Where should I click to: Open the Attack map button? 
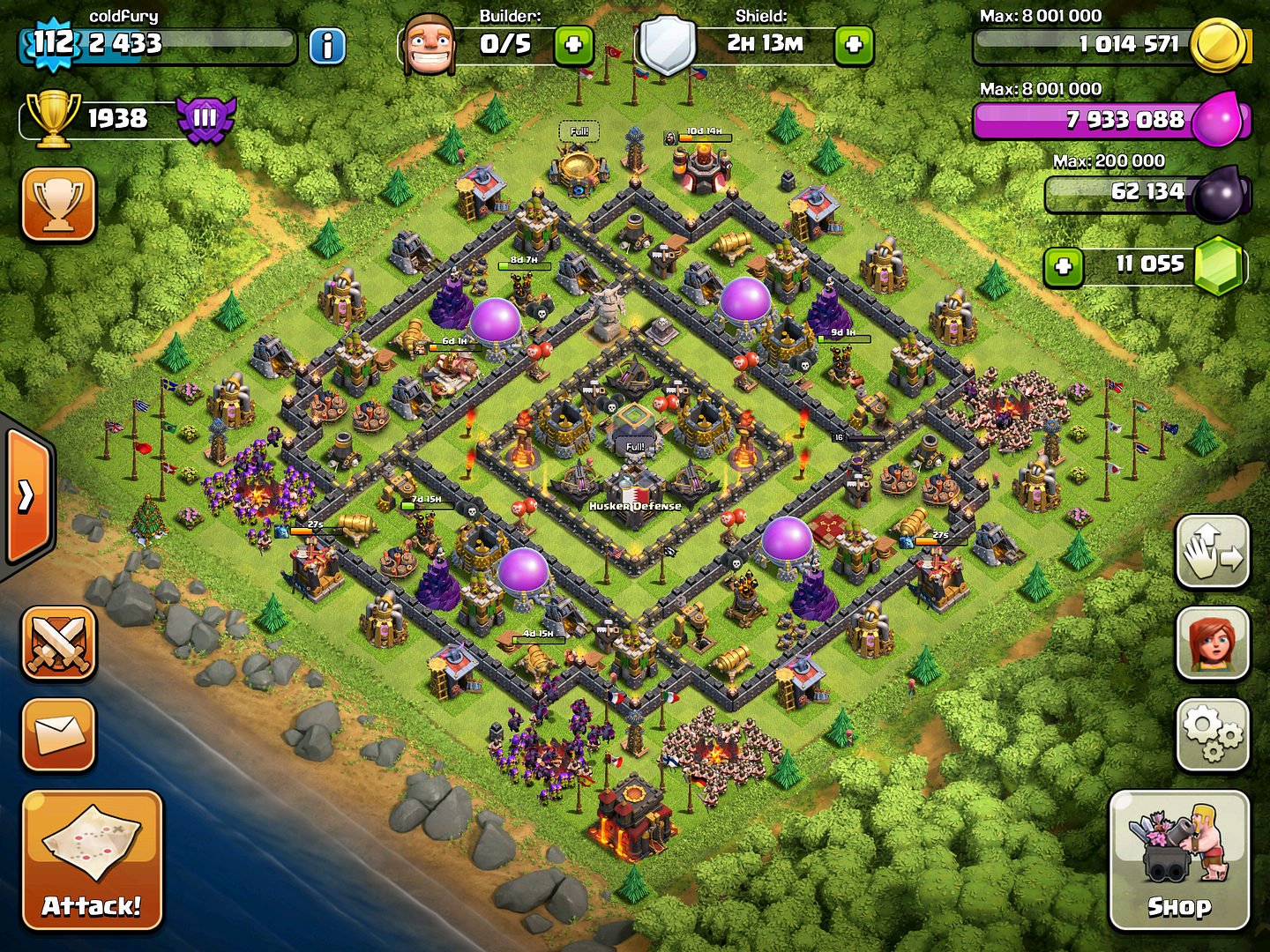coord(92,859)
